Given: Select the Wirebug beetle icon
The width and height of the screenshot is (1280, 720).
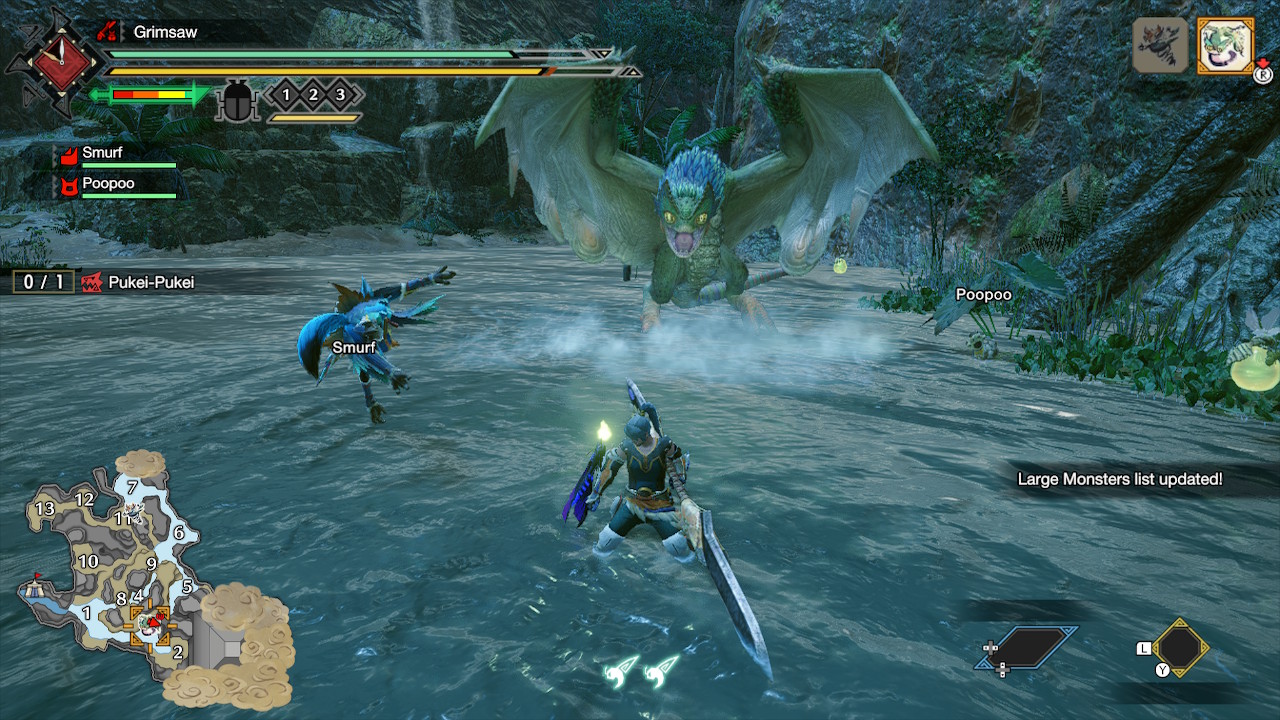Looking at the screenshot, I should [238, 100].
